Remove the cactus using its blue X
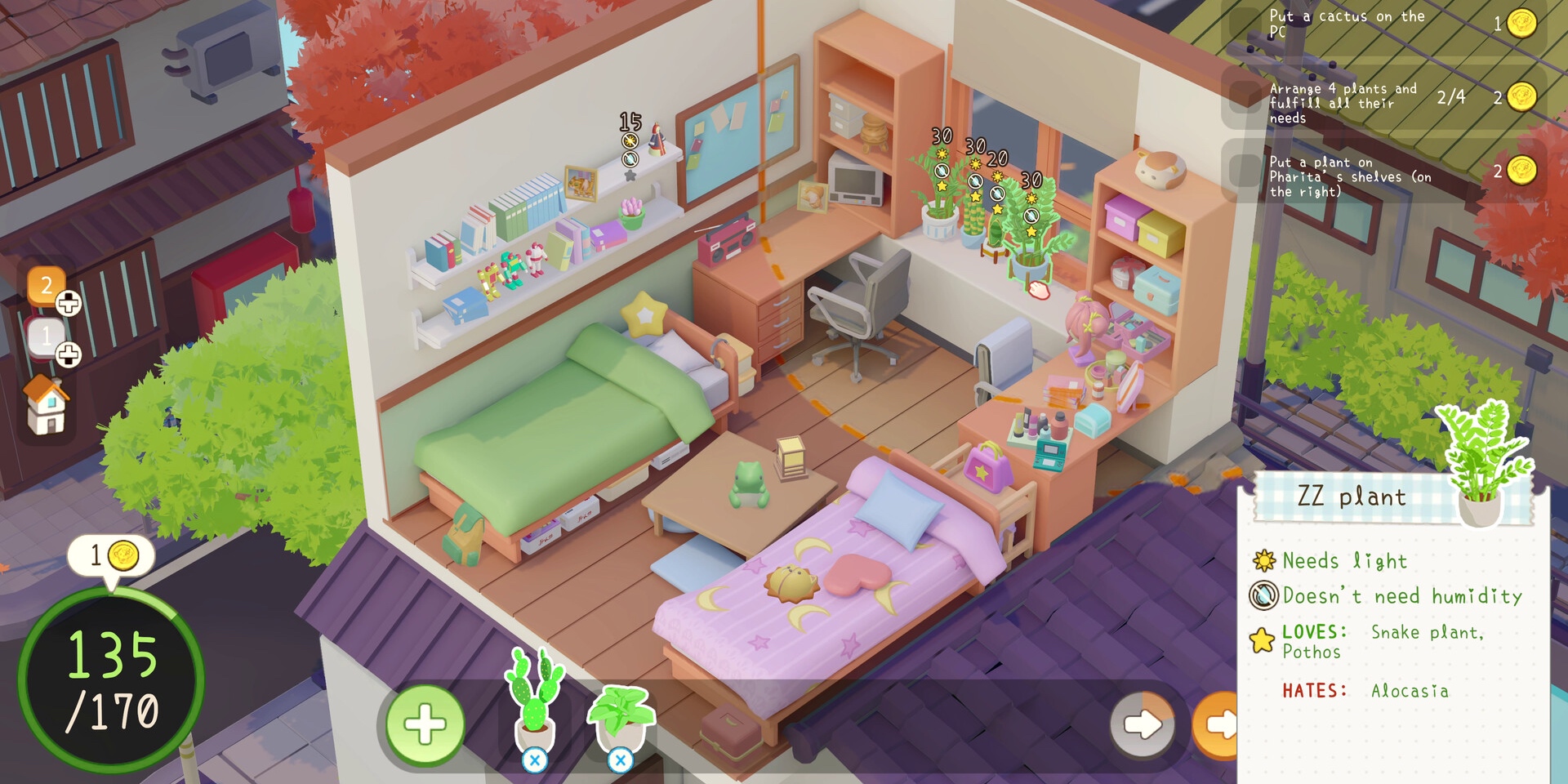 (535, 761)
